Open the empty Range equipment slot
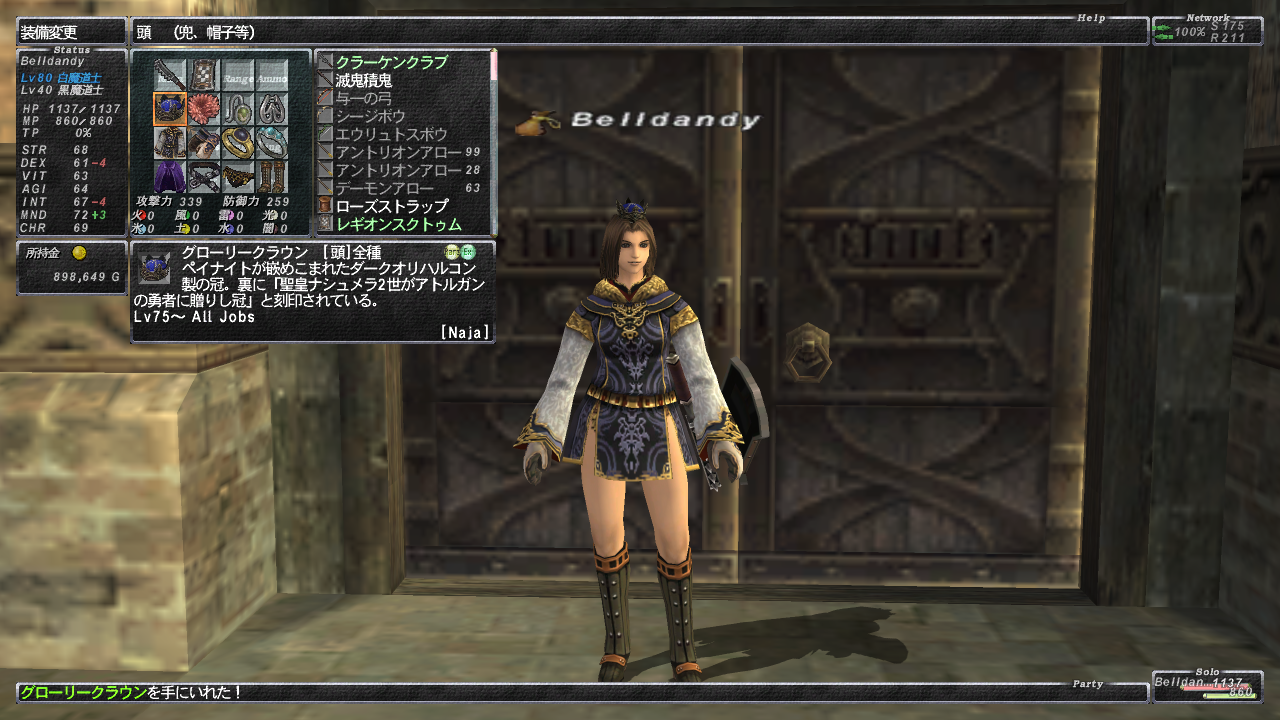Image resolution: width=1280 pixels, height=720 pixels. (238, 76)
